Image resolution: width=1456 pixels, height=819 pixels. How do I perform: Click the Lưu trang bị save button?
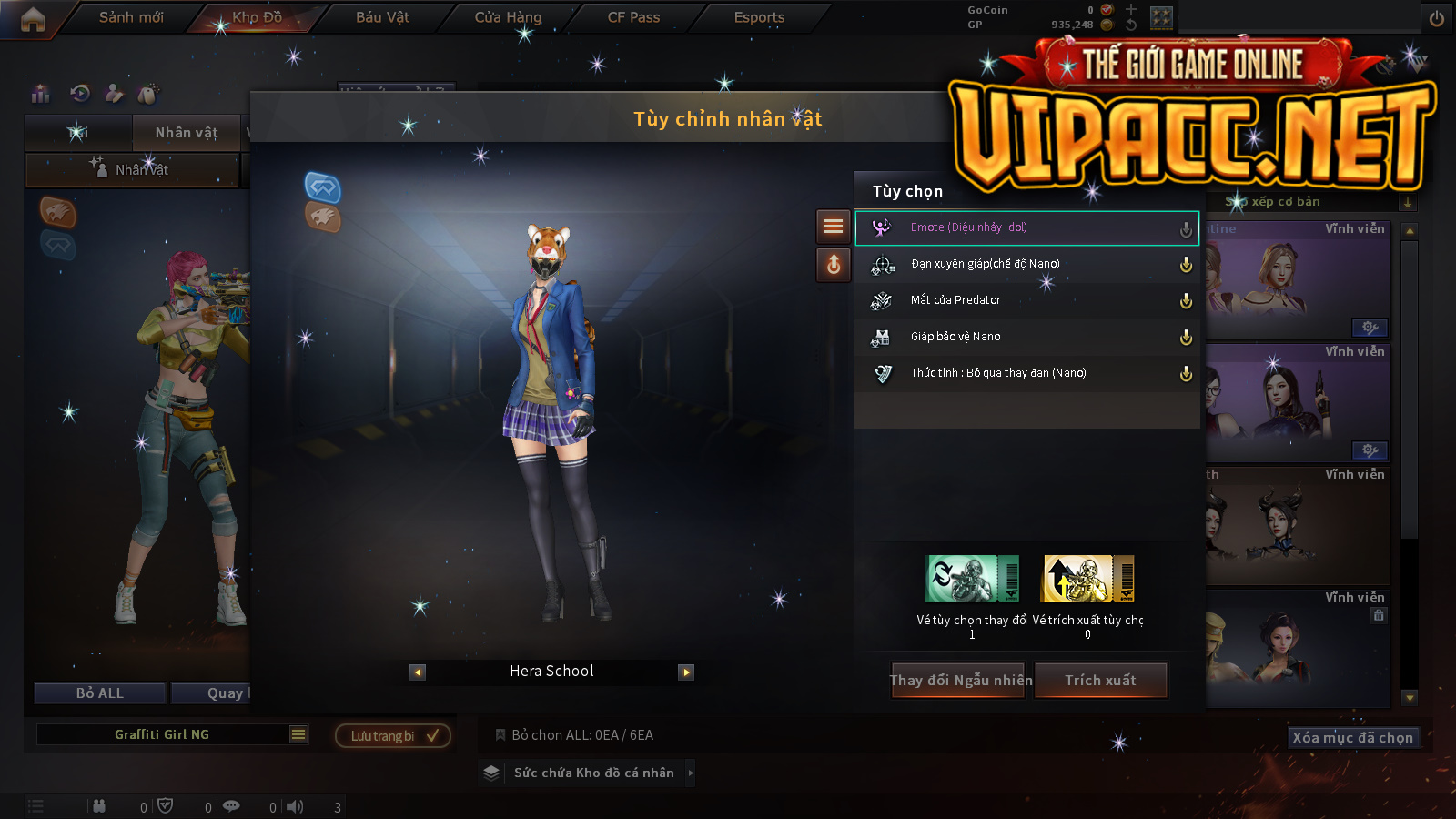tap(393, 735)
